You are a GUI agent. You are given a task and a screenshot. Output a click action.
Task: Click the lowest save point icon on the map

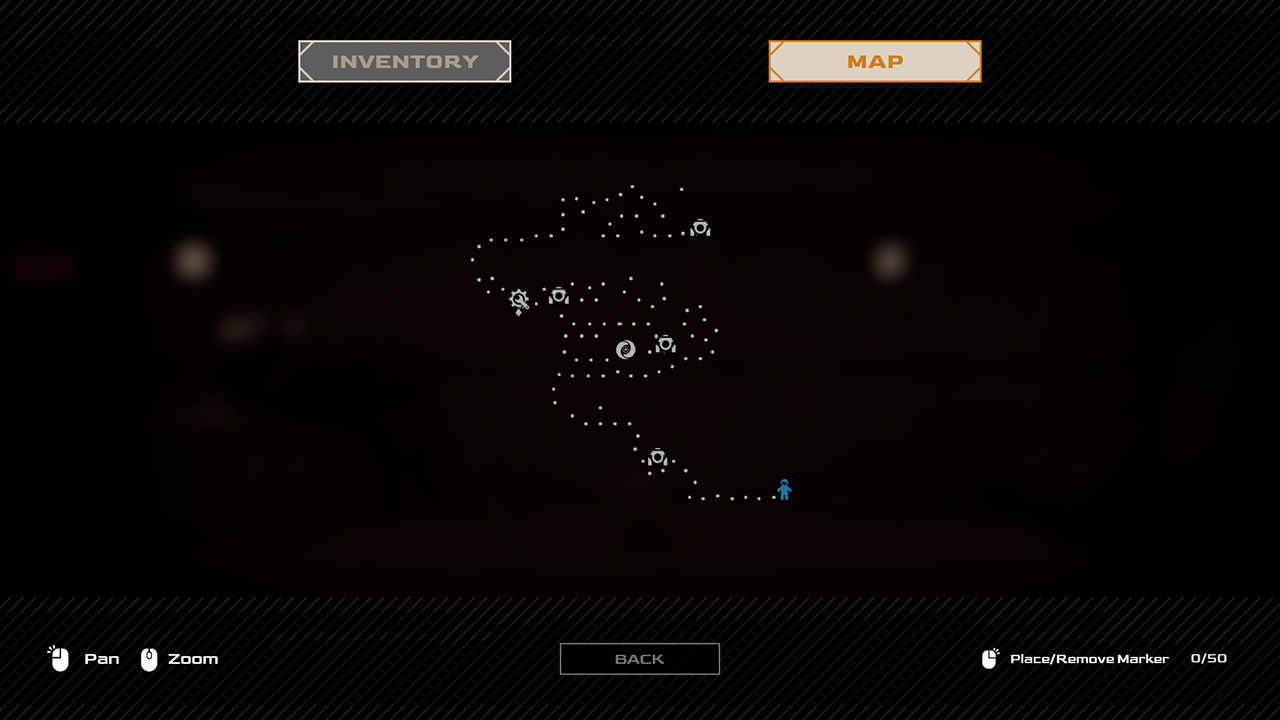(659, 456)
